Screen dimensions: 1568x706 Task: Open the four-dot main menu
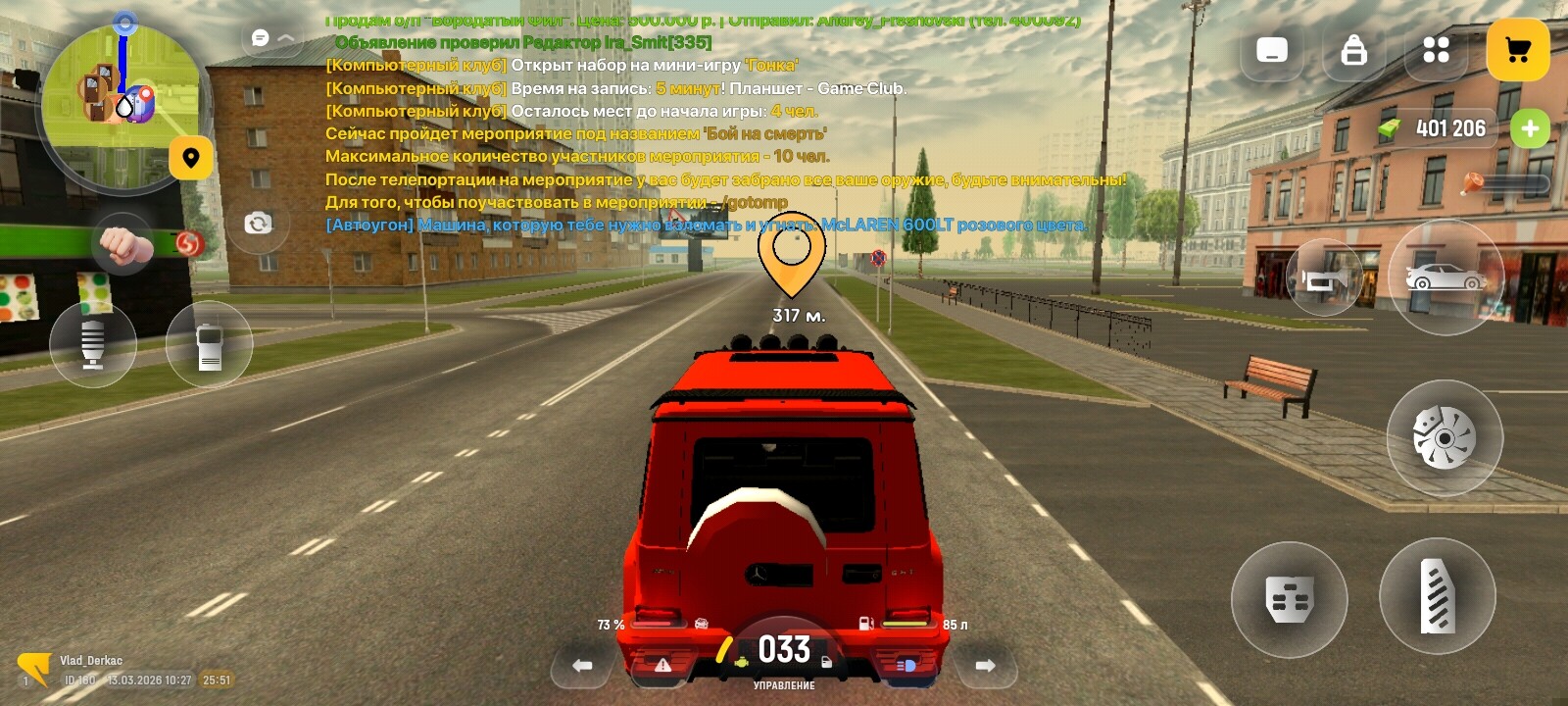1436,50
